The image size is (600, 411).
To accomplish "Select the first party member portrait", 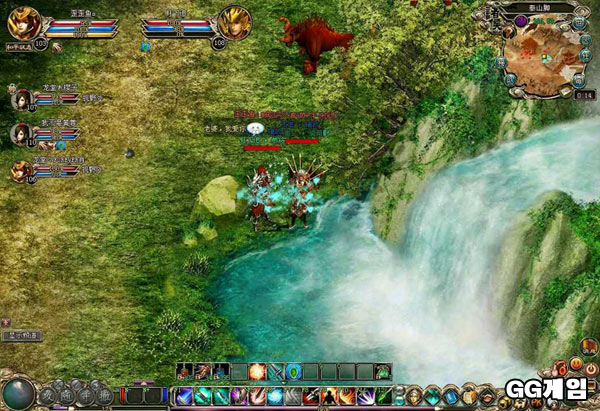I will [x=20, y=98].
